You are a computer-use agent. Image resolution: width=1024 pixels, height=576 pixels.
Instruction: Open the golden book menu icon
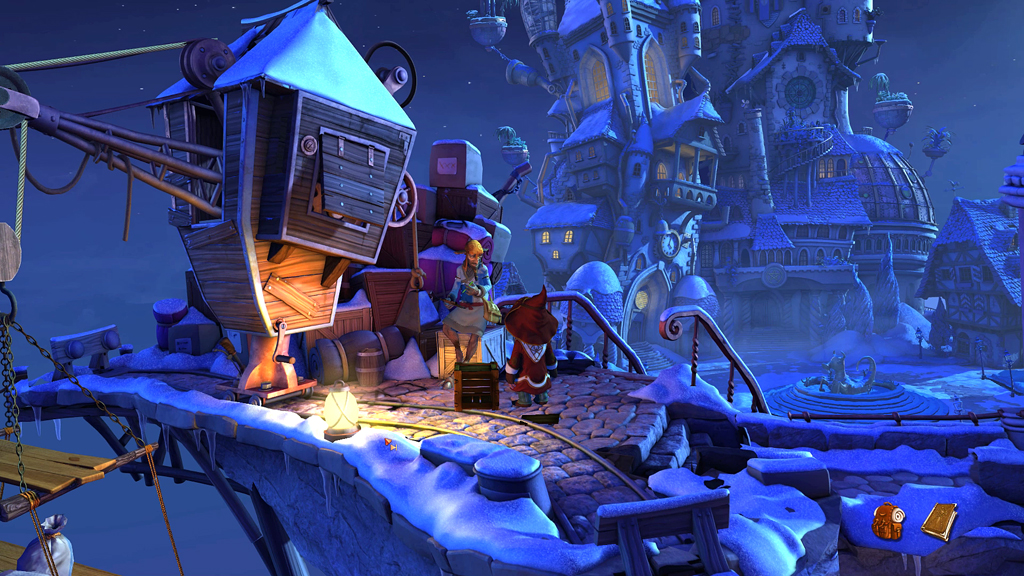(939, 520)
